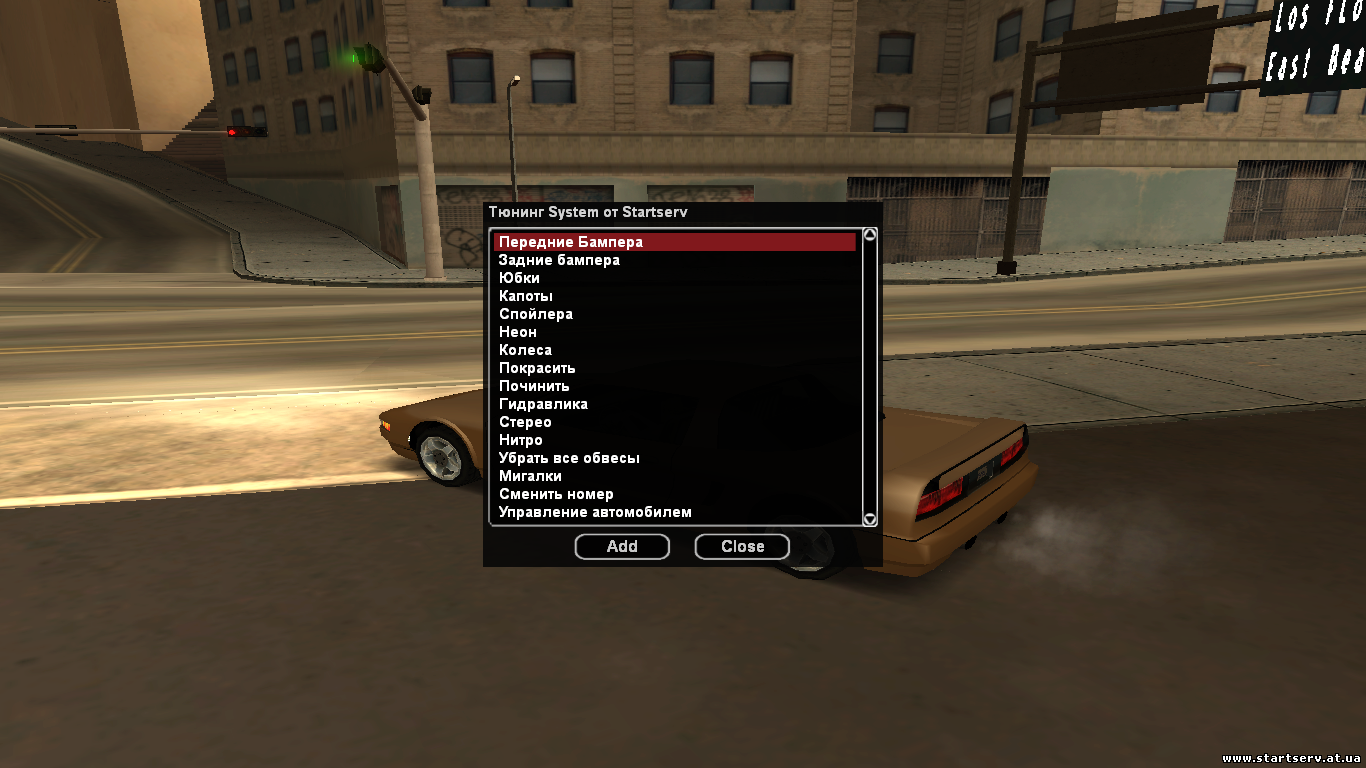Viewport: 1366px width, 768px height.
Task: Choose Задние бампера from the list
Action: (x=559, y=260)
